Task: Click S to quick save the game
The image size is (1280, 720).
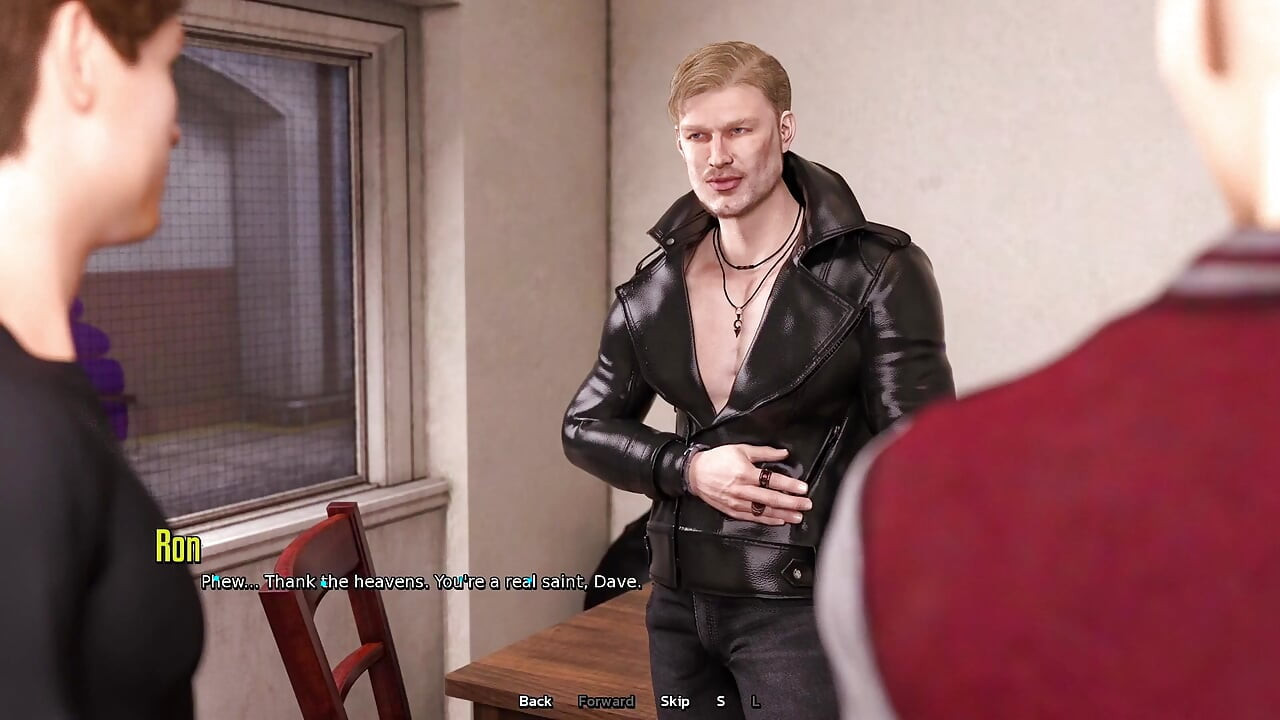Action: tap(720, 702)
